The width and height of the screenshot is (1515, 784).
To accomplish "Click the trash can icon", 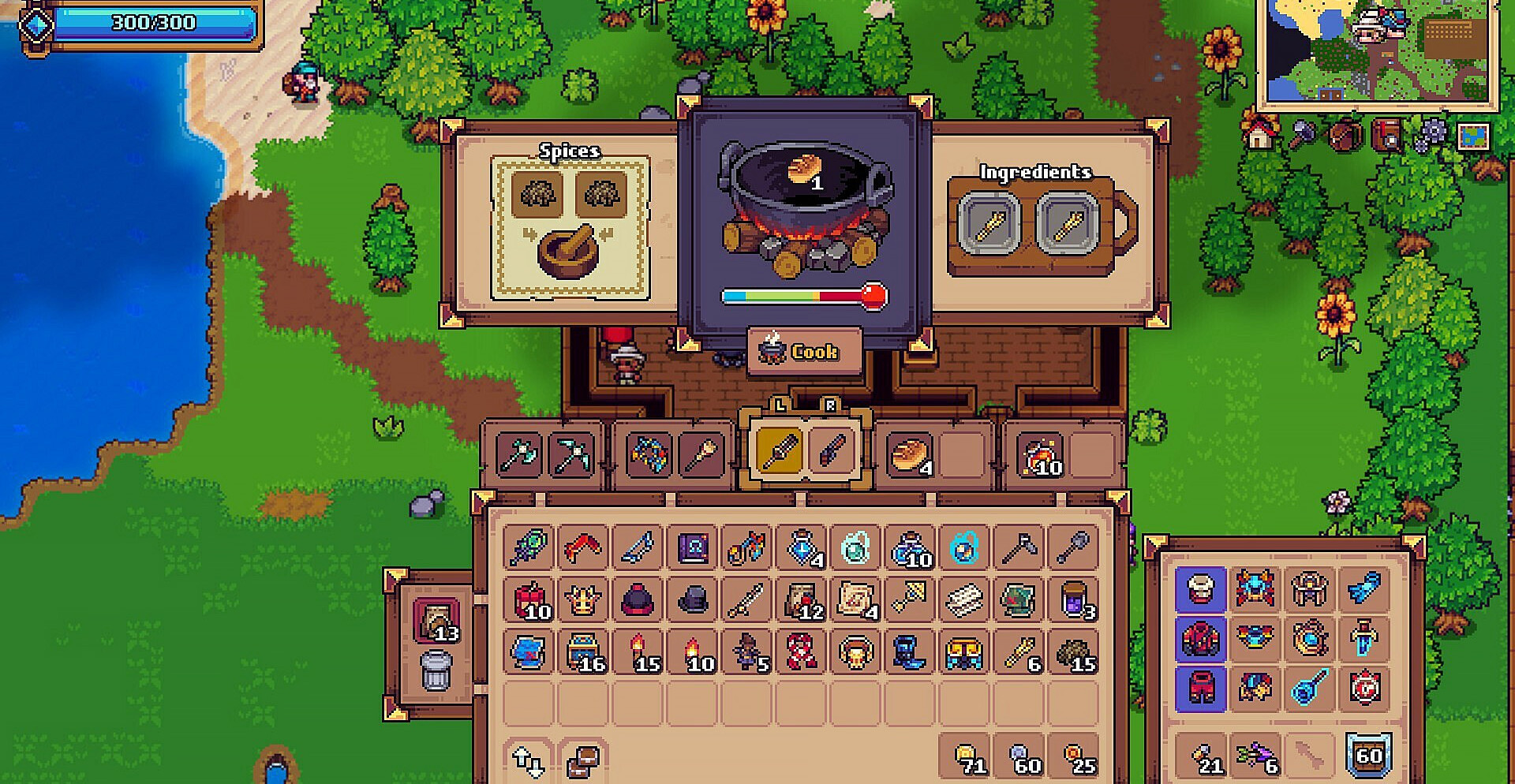I will (436, 672).
